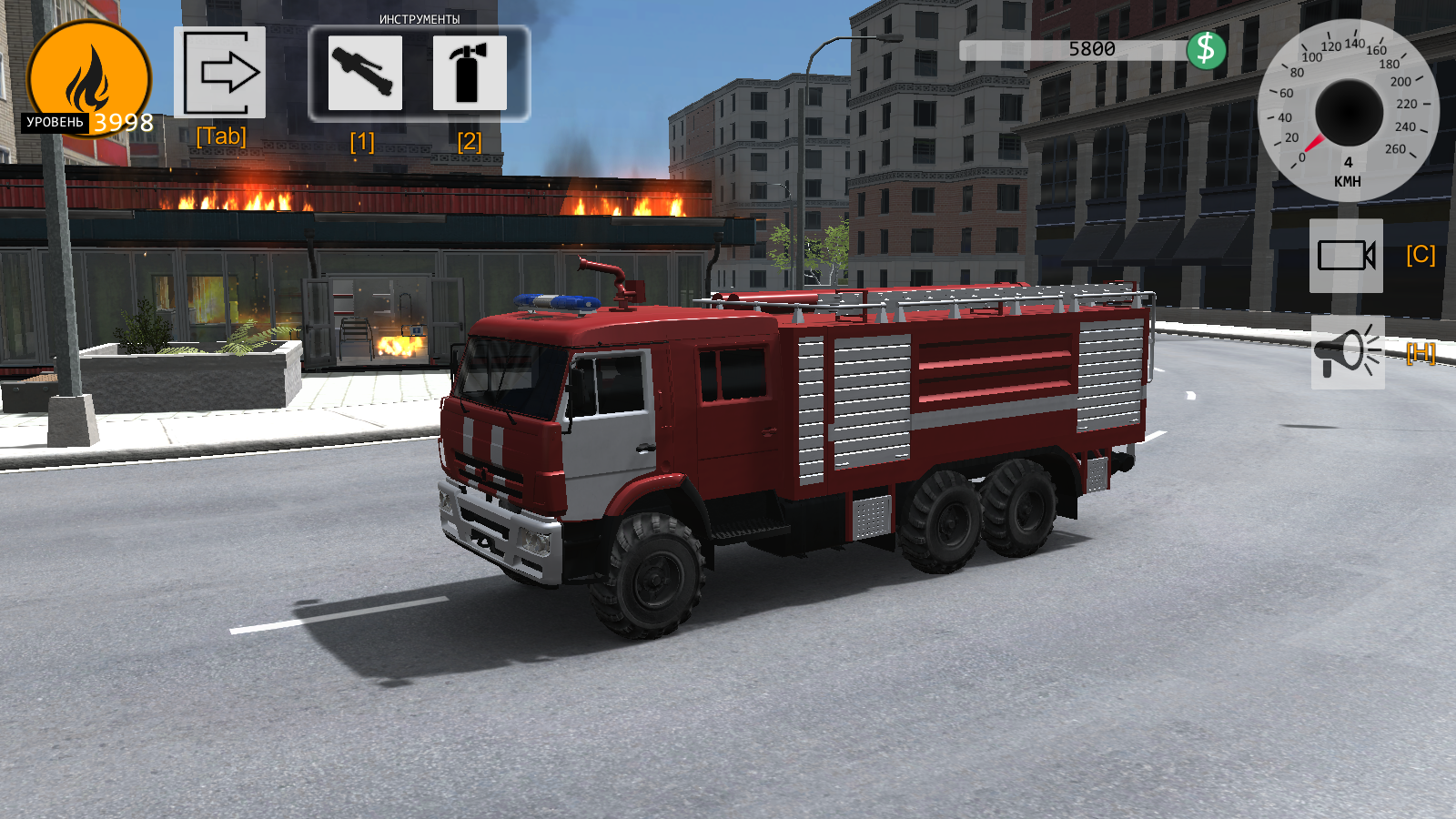This screenshot has width=1456, height=819.
Task: Click the УРОВЕНЬ label
Action: point(55,121)
